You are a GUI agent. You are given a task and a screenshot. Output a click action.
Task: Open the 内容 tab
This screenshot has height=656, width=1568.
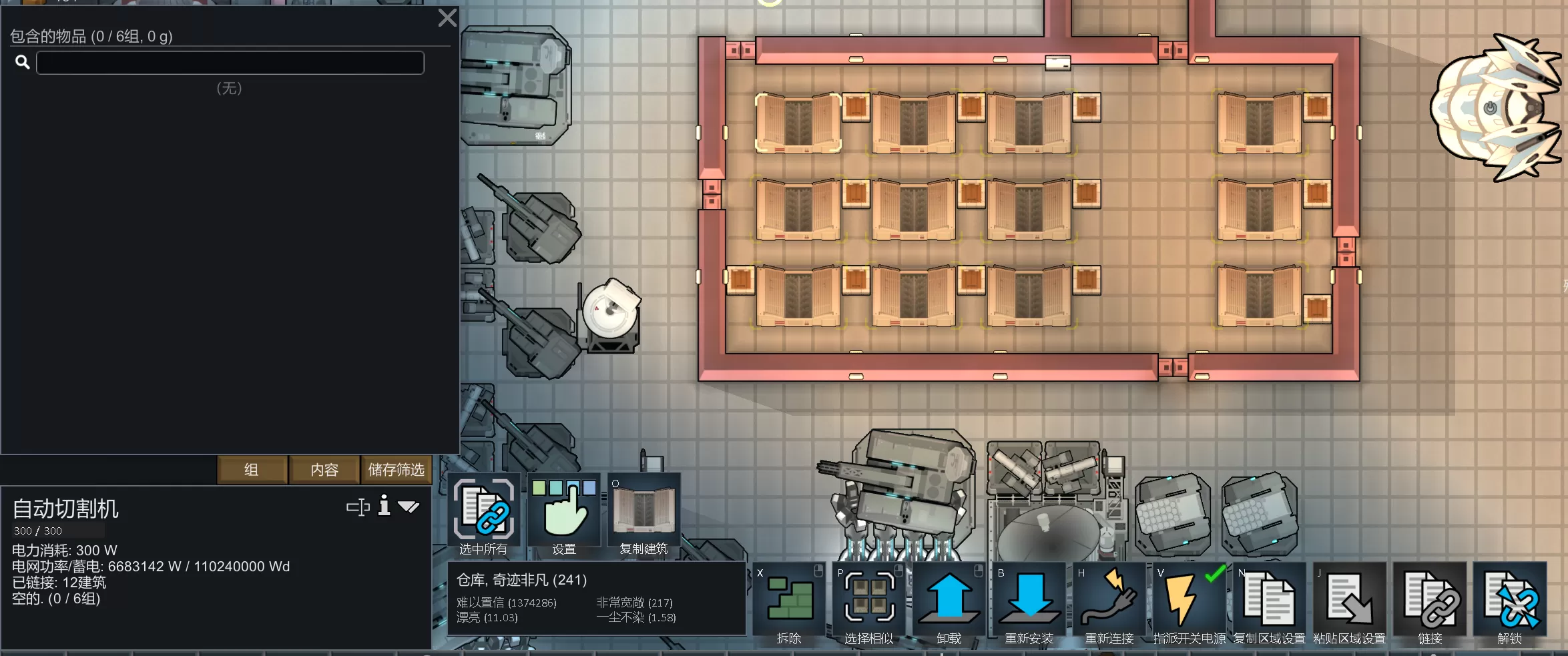pos(324,470)
